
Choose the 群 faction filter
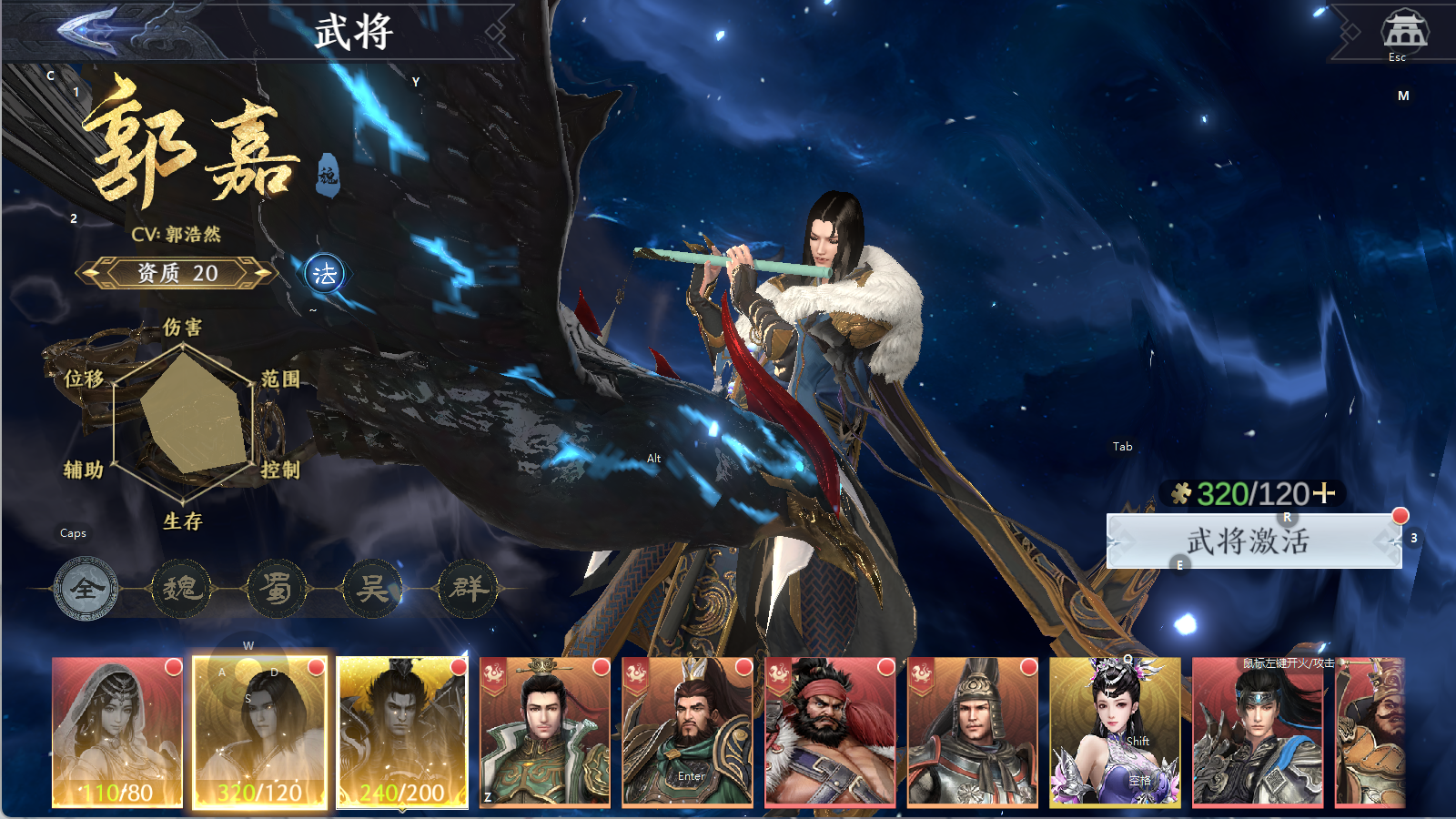pyautogui.click(x=469, y=589)
